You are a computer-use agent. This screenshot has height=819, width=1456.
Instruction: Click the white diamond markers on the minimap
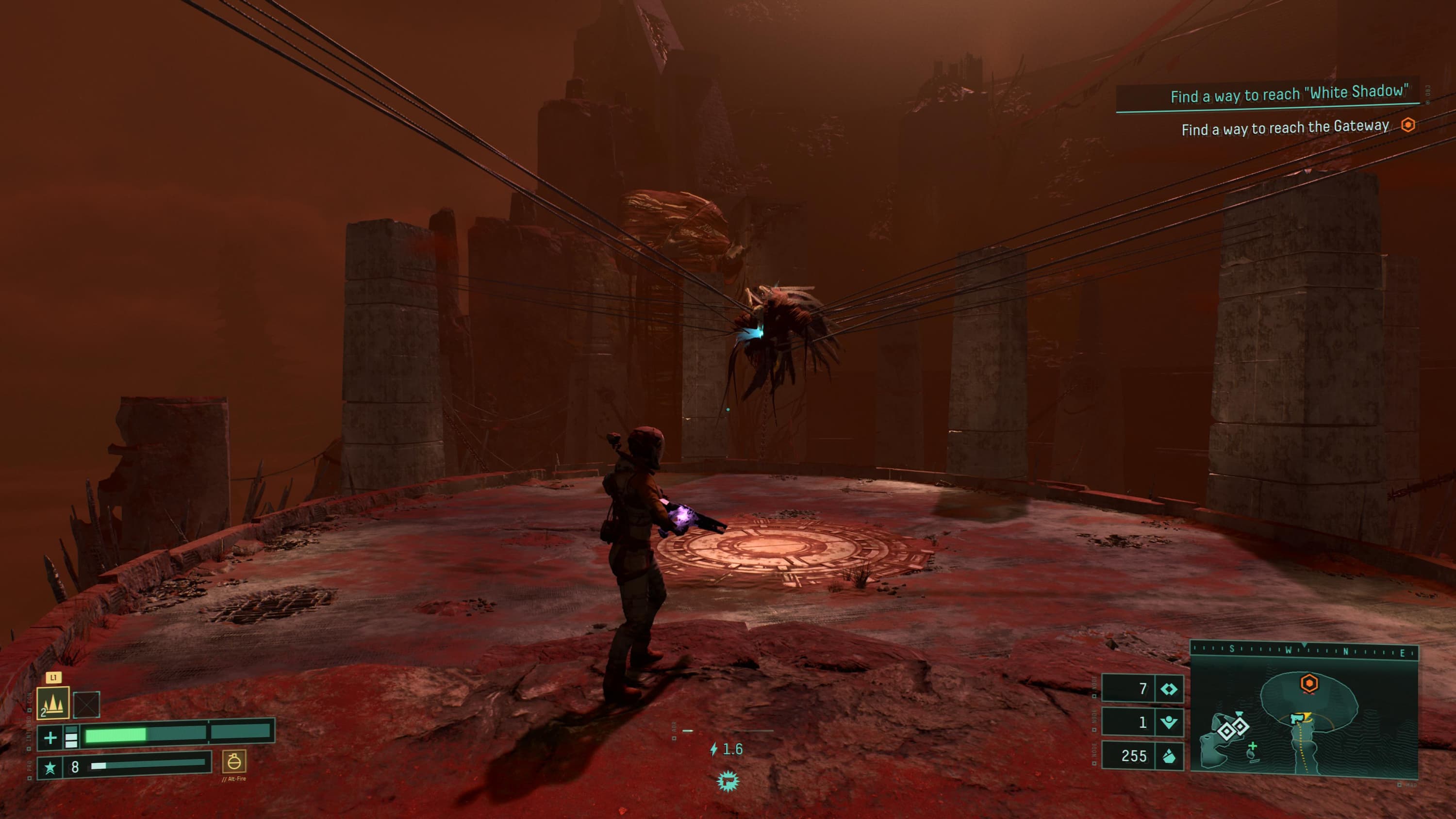tap(1232, 729)
